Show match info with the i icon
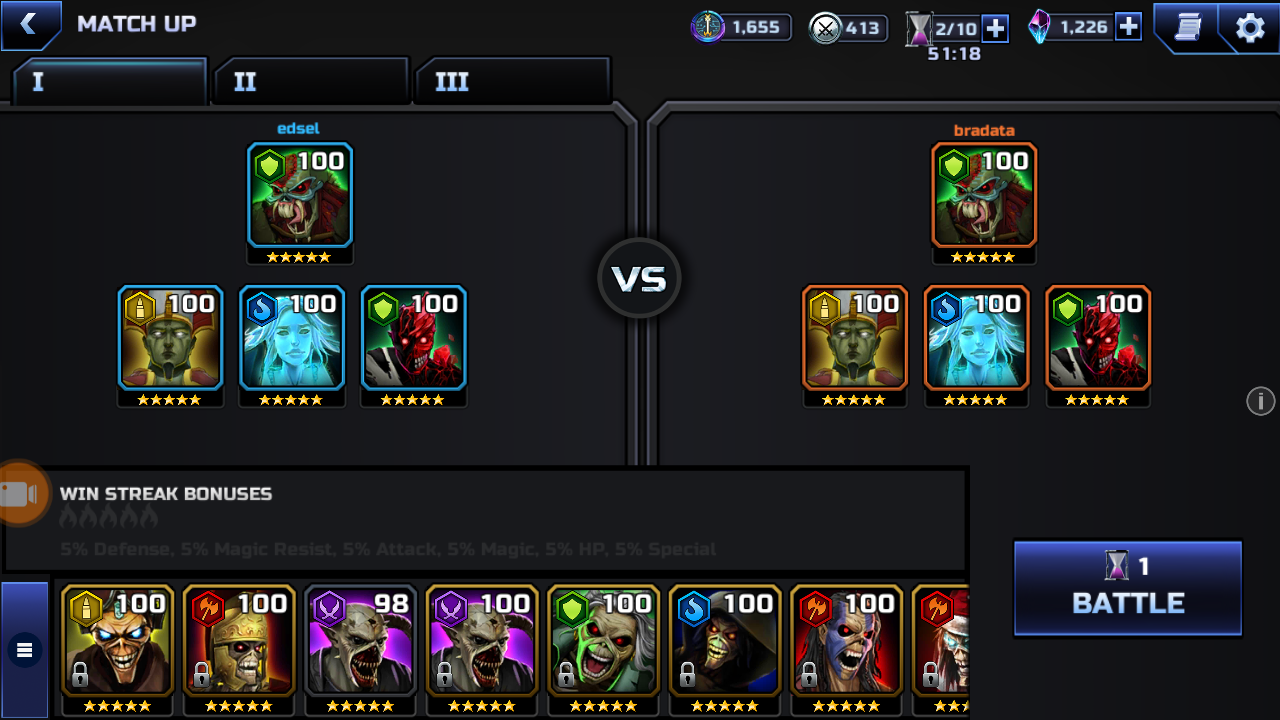The width and height of the screenshot is (1280, 720). pyautogui.click(x=1260, y=401)
